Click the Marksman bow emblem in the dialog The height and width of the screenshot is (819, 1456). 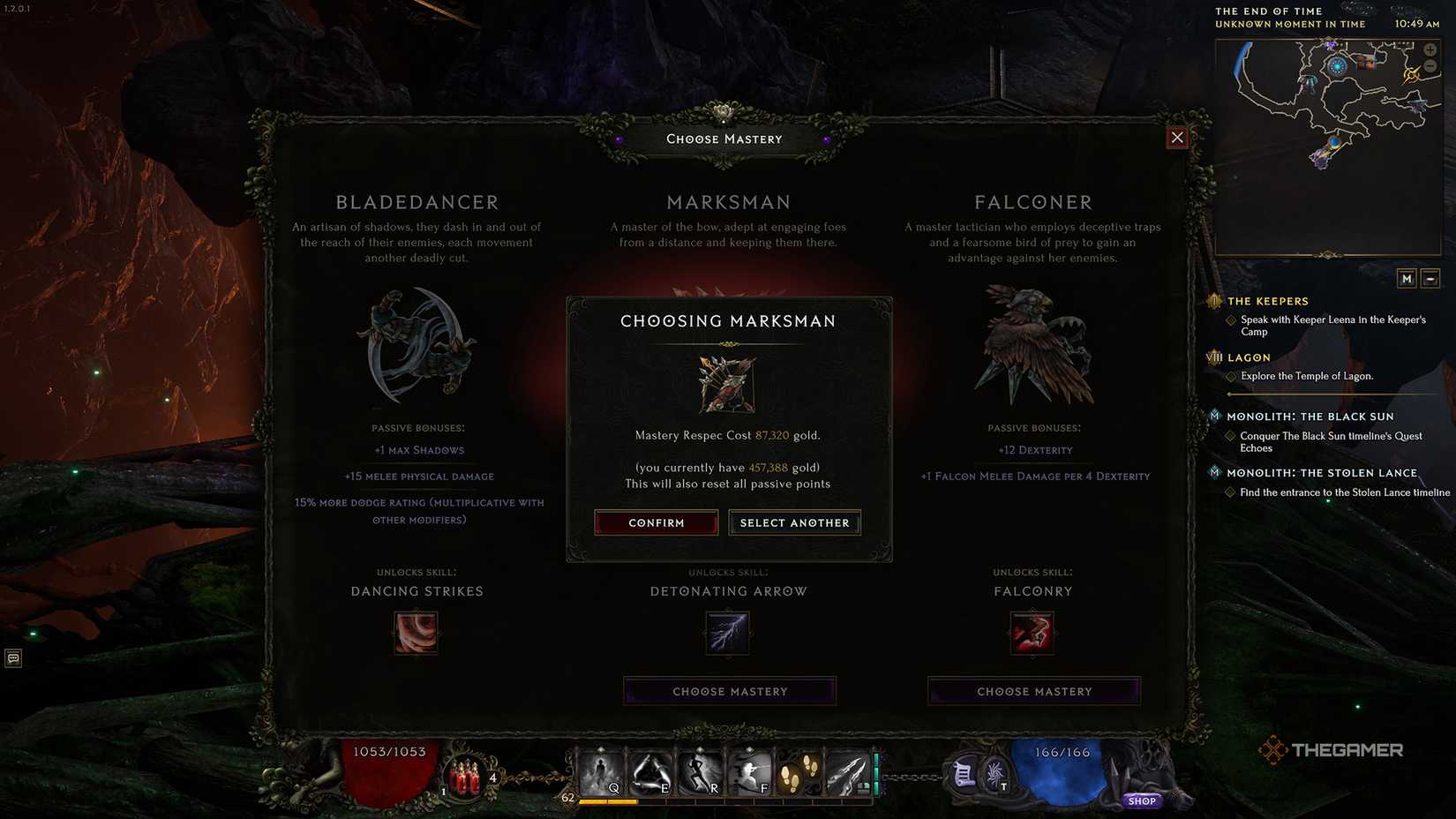[727, 383]
